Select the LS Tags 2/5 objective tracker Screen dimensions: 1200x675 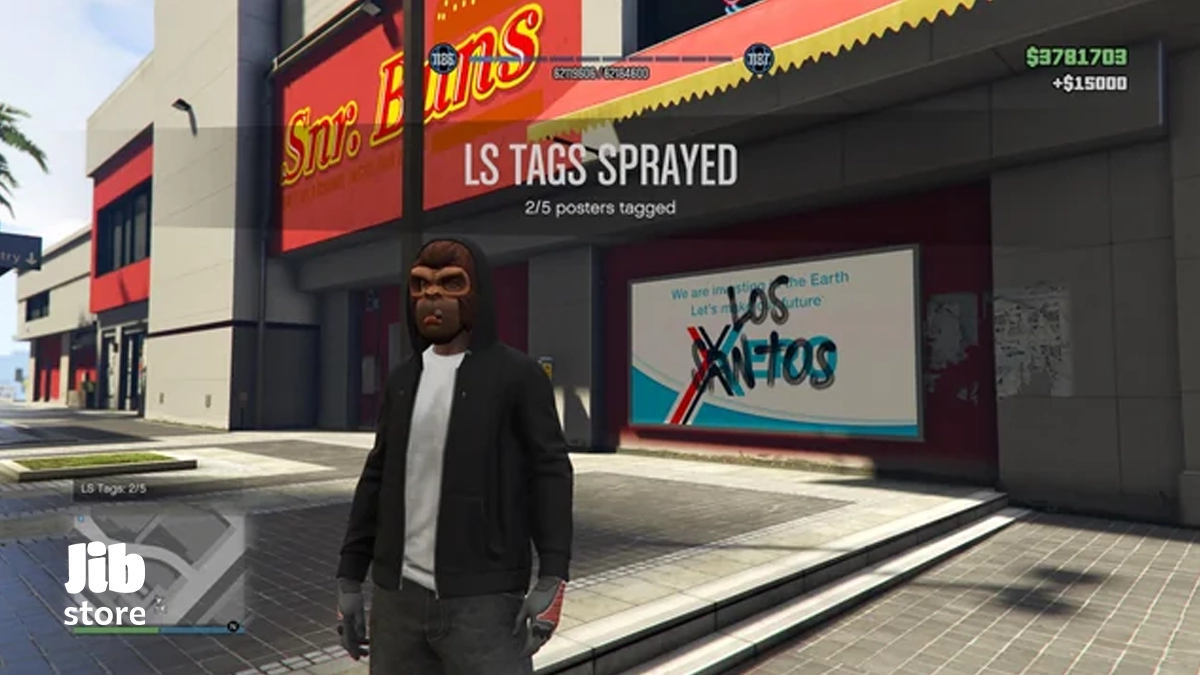click(x=114, y=489)
